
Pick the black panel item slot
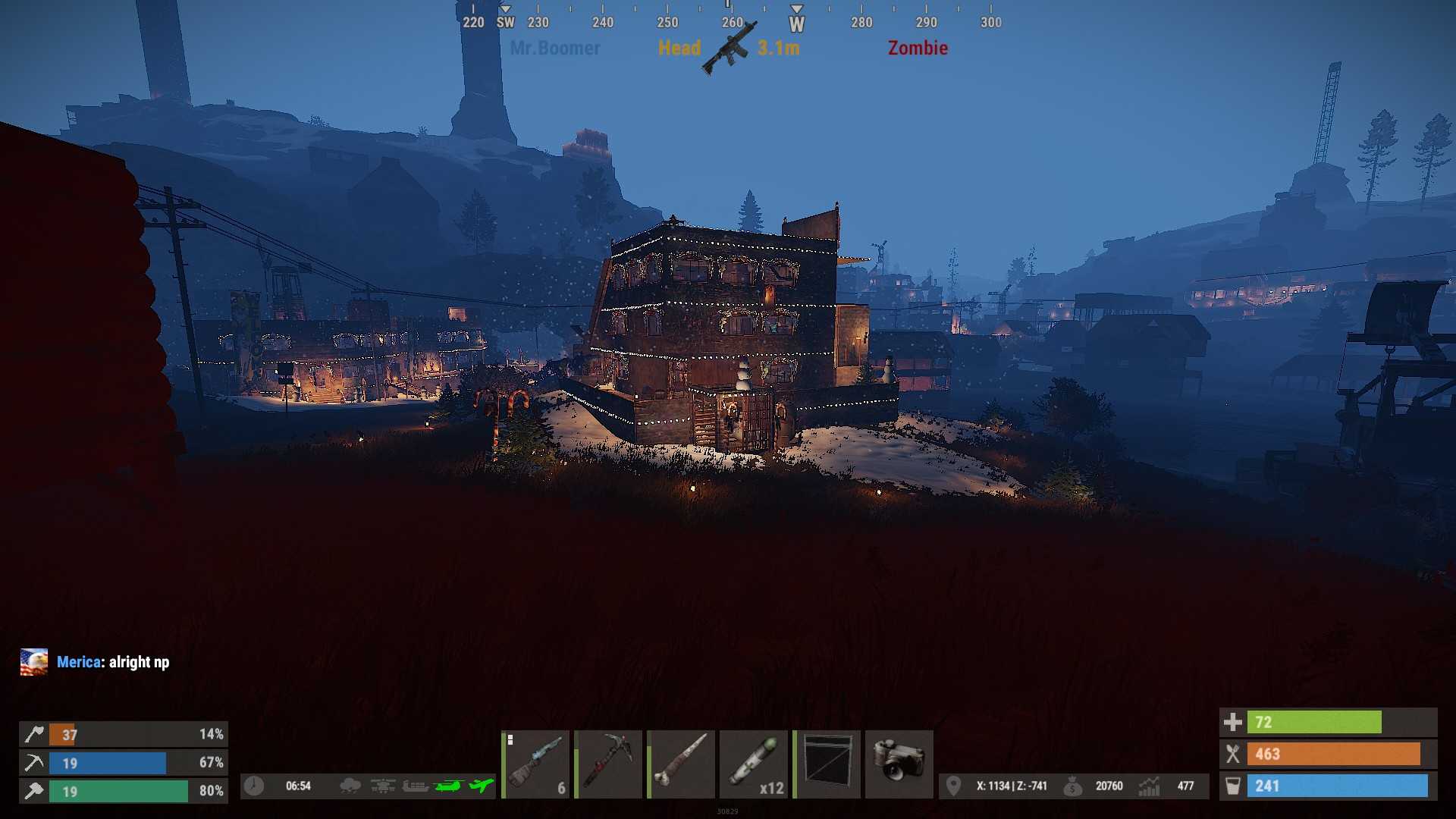coord(827,764)
